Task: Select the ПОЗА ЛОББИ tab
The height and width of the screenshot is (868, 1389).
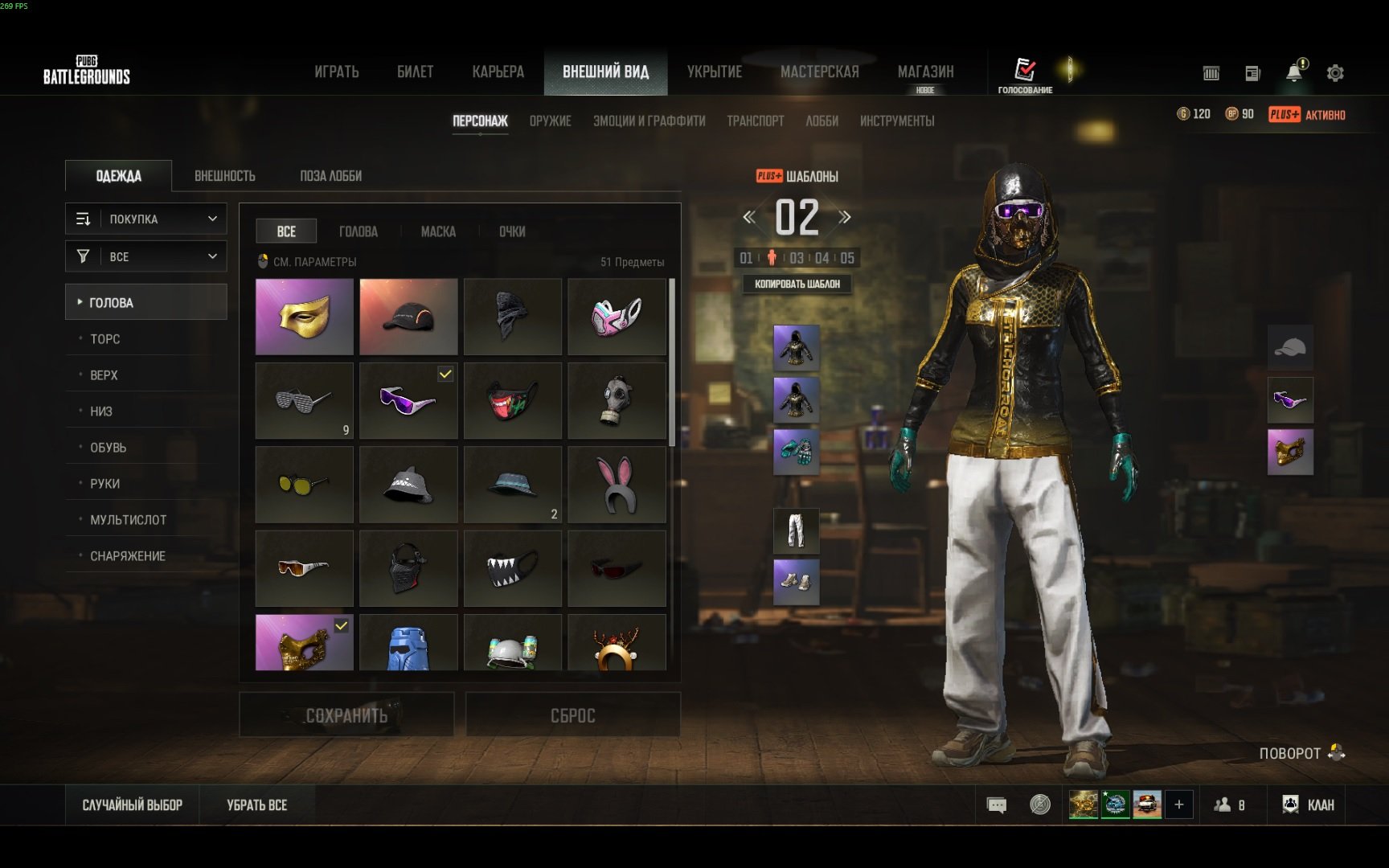Action: click(330, 176)
